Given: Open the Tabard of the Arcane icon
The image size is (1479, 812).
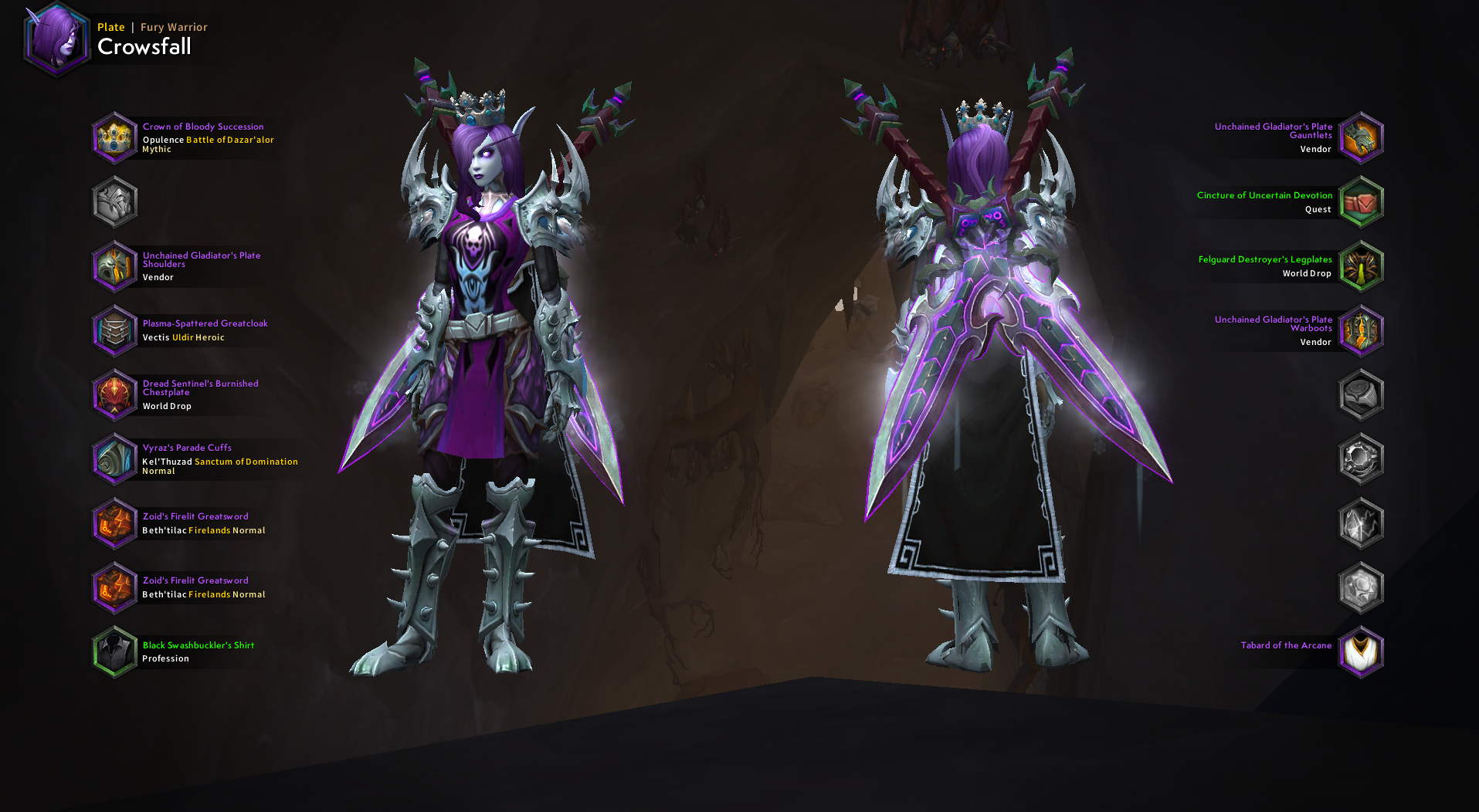Looking at the screenshot, I should tap(1362, 651).
